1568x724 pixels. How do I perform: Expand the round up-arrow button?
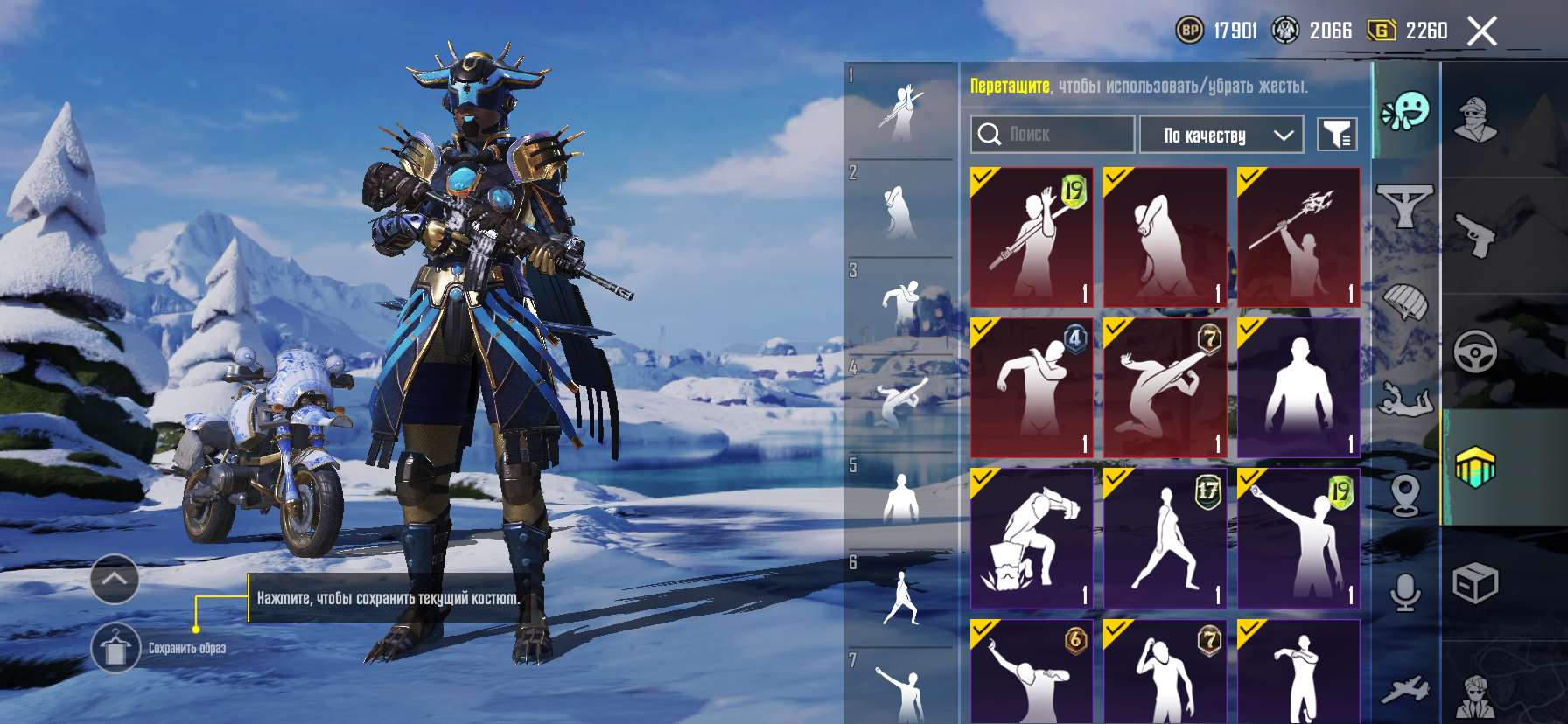(115, 579)
